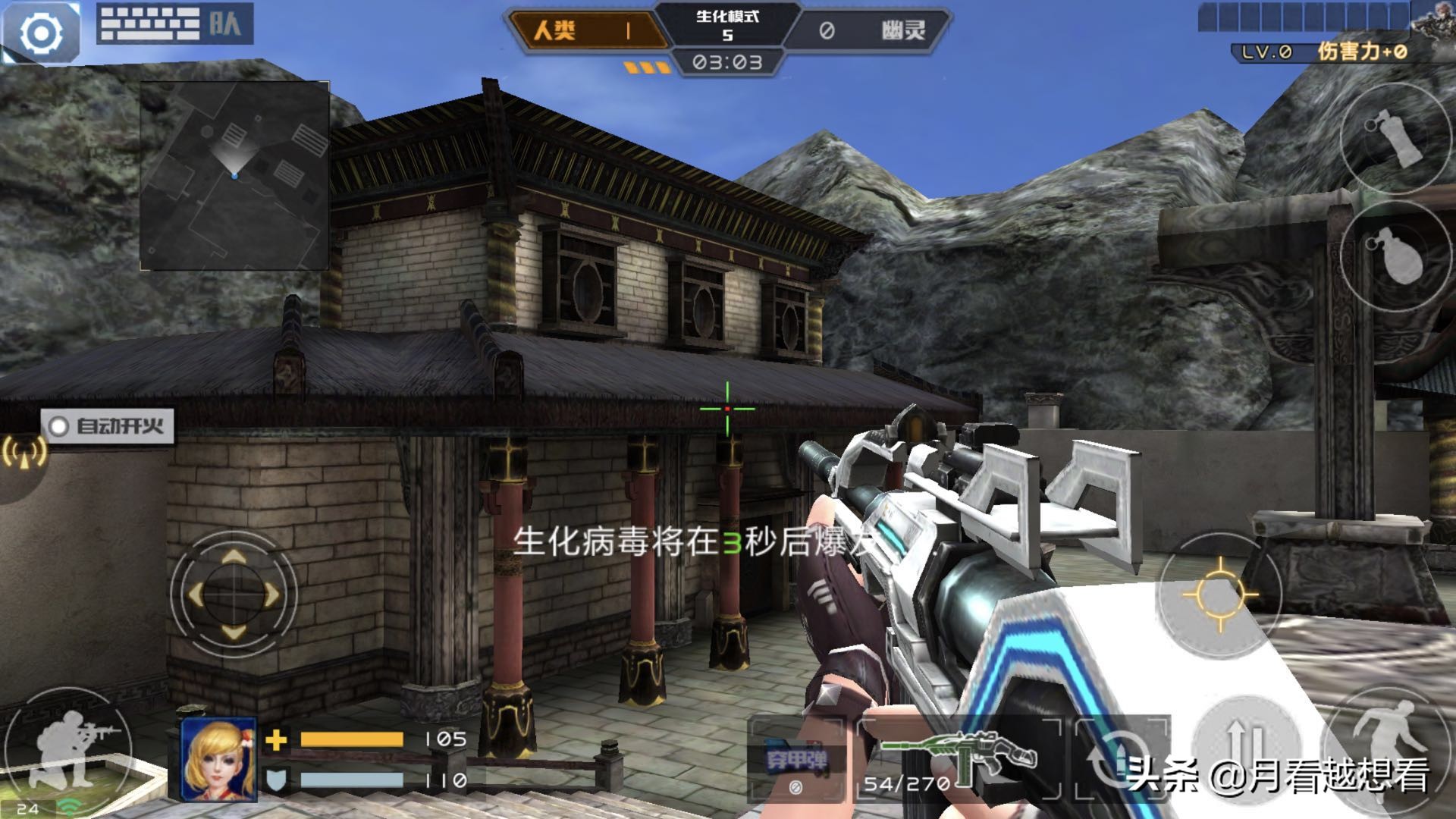Screen dimensions: 1456x819
Task: Open the settings gear icon
Action: pos(42,32)
